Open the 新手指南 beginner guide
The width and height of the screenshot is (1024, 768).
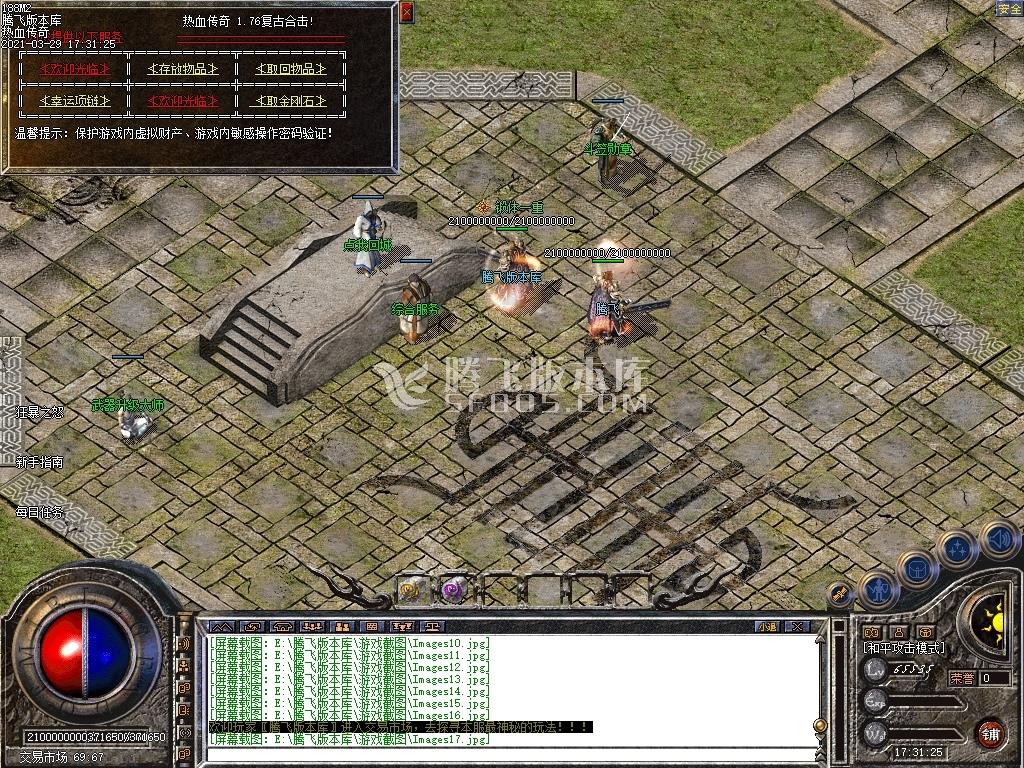40,462
